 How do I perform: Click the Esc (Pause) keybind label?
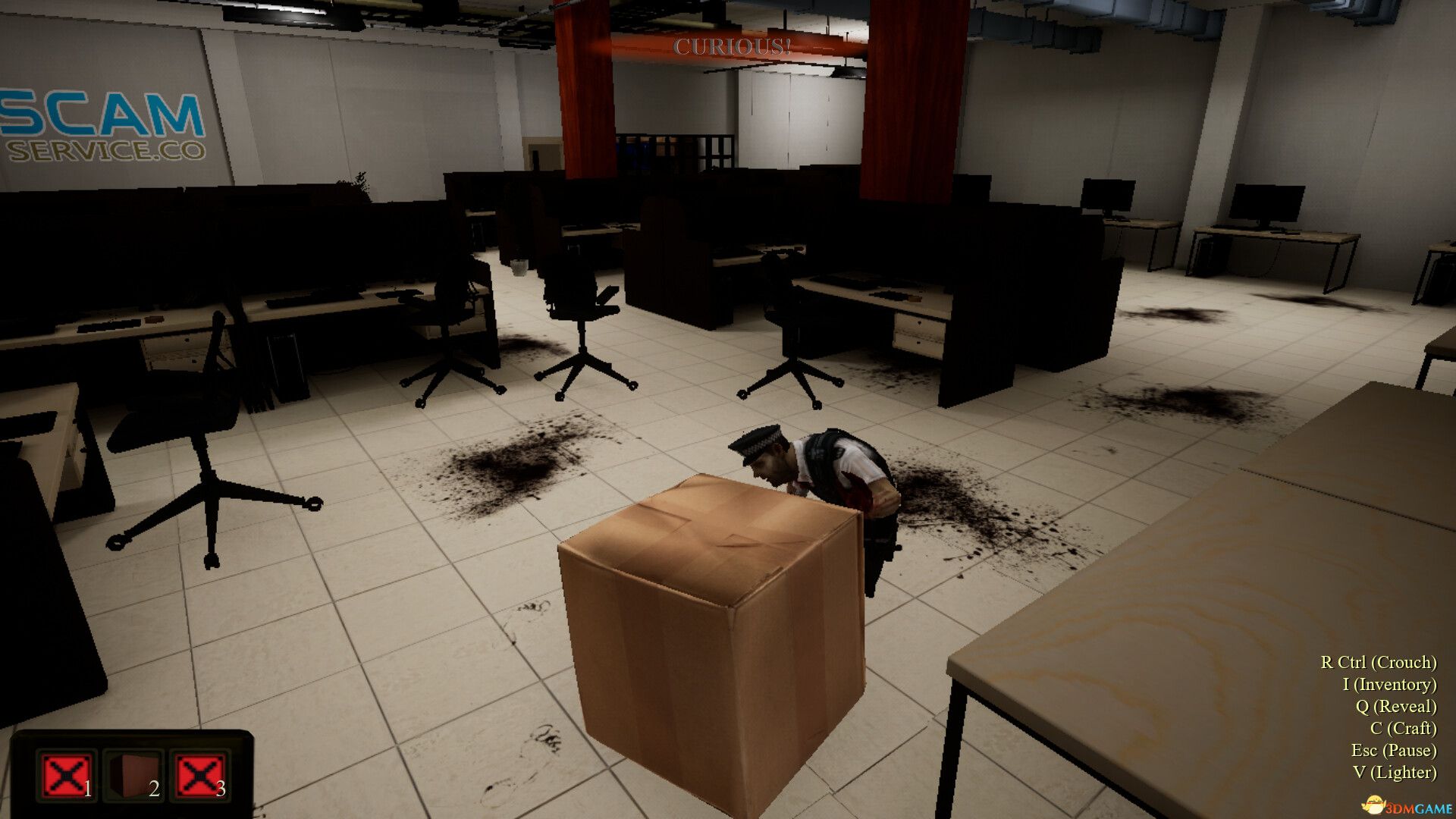pyautogui.click(x=1395, y=752)
